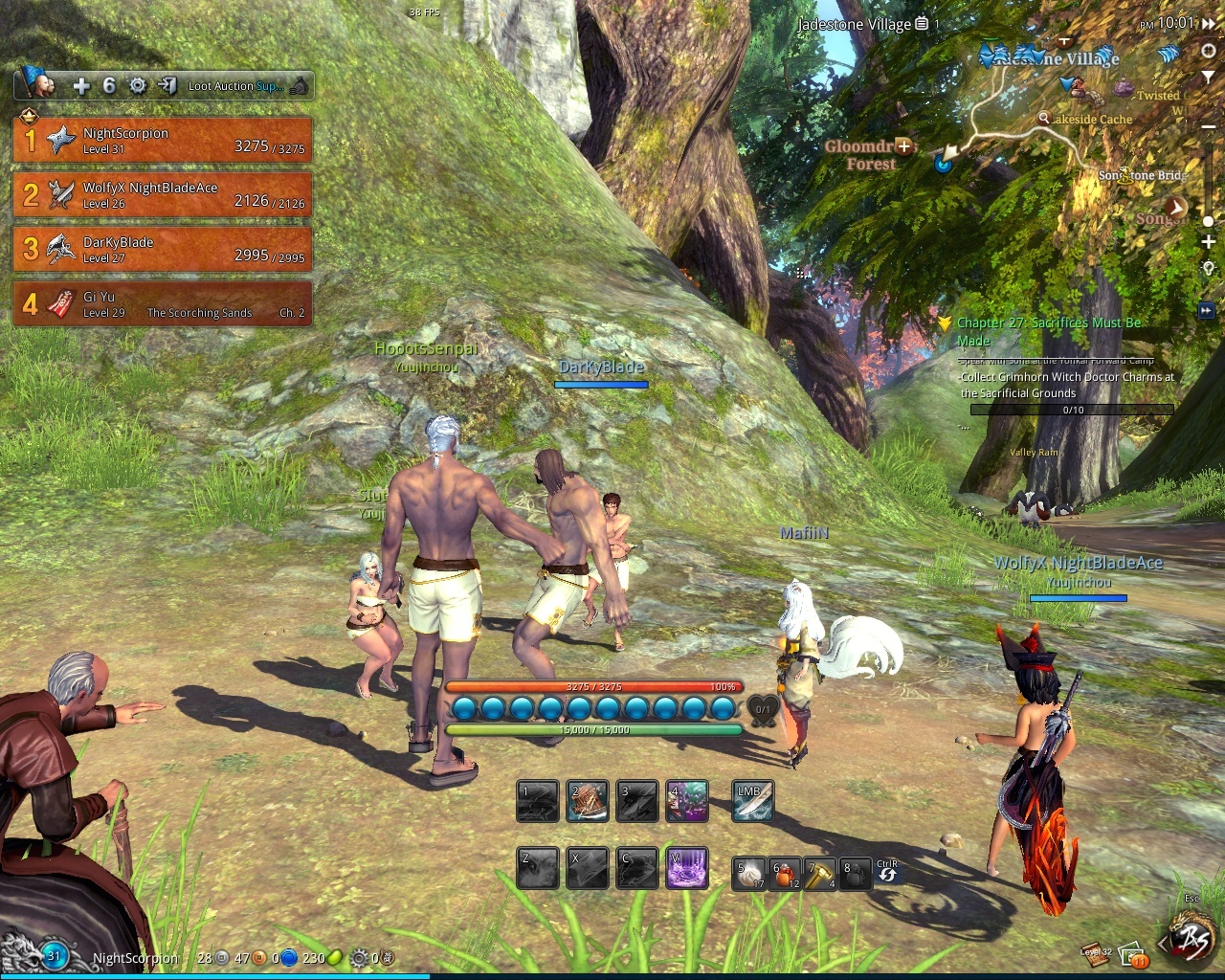Viewport: 1225px width, 980px height.
Task: Use the red potion in slot 6
Action: point(786,875)
